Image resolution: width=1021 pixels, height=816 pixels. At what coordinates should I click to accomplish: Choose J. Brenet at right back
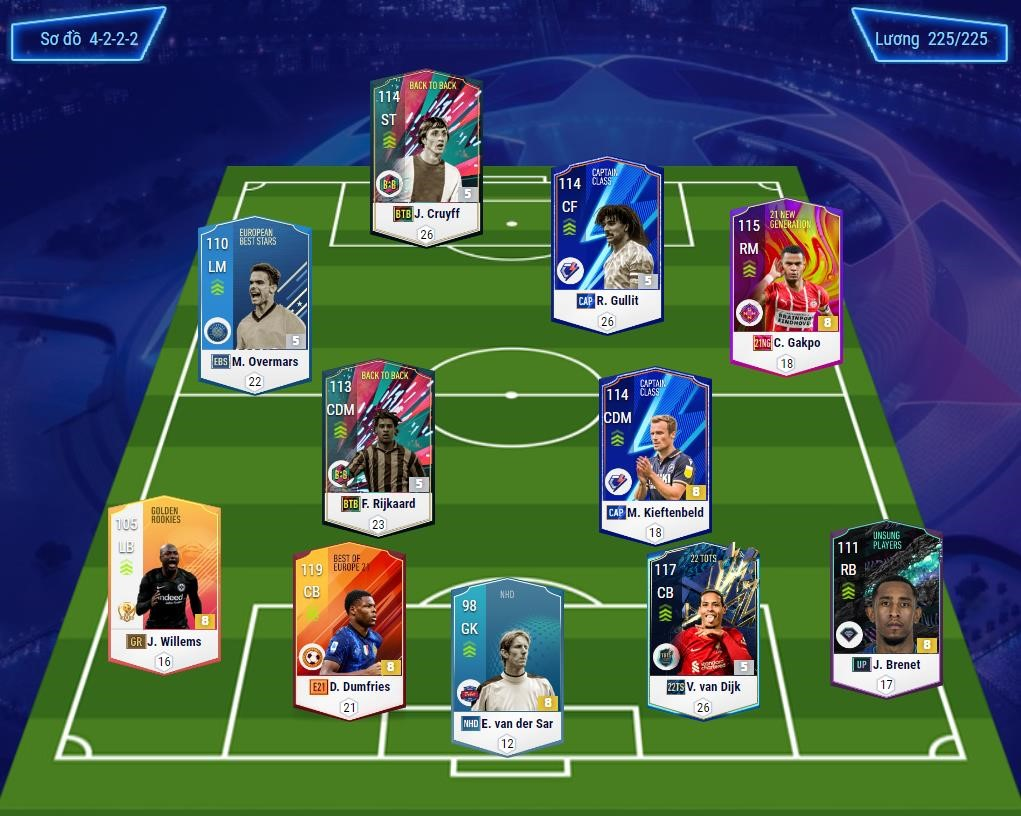coord(886,602)
